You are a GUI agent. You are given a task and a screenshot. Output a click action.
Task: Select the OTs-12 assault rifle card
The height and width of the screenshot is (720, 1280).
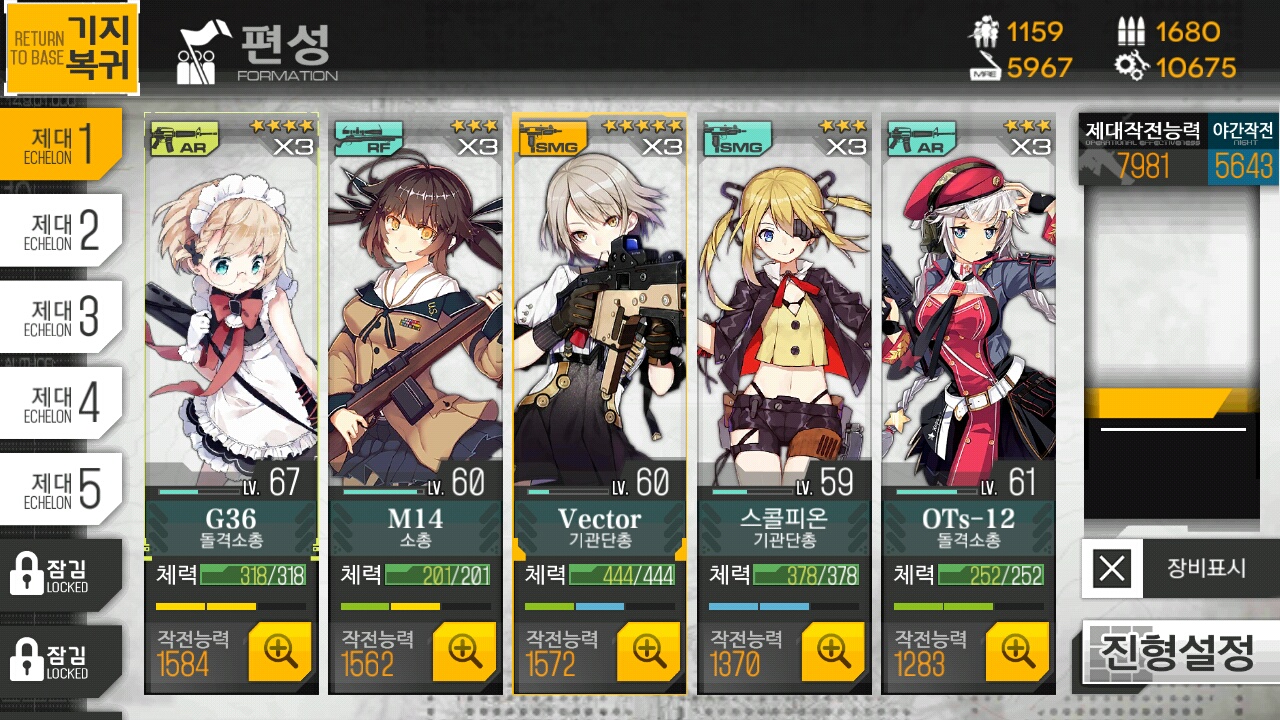pos(968,320)
